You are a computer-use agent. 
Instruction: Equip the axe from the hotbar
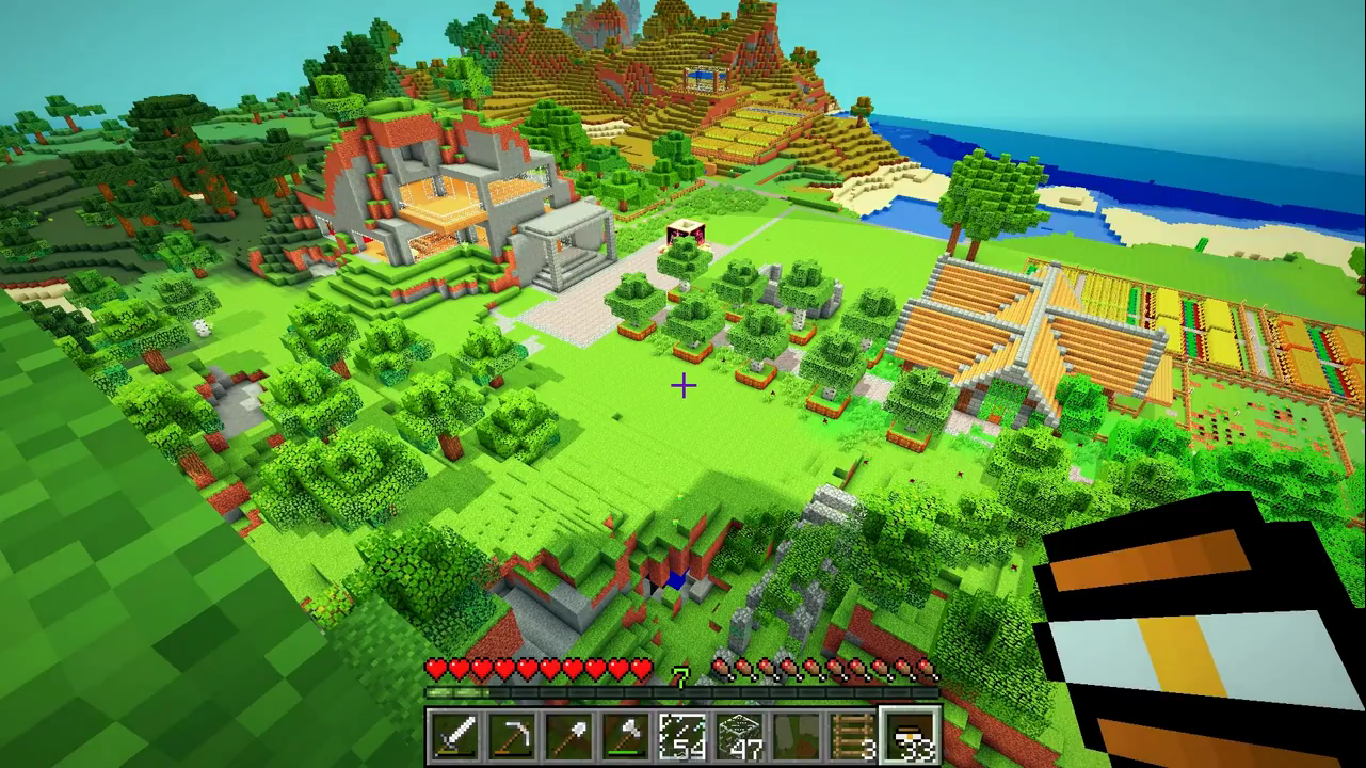coord(625,738)
